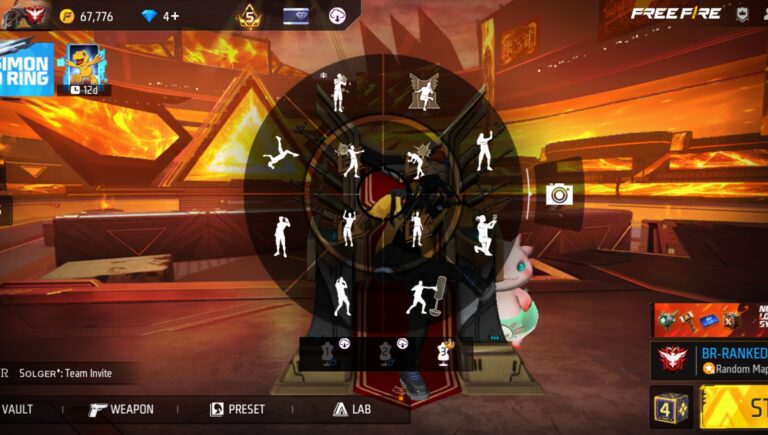Image resolution: width=768 pixels, height=435 pixels.
Task: Open the Lab menu
Action: [x=352, y=409]
